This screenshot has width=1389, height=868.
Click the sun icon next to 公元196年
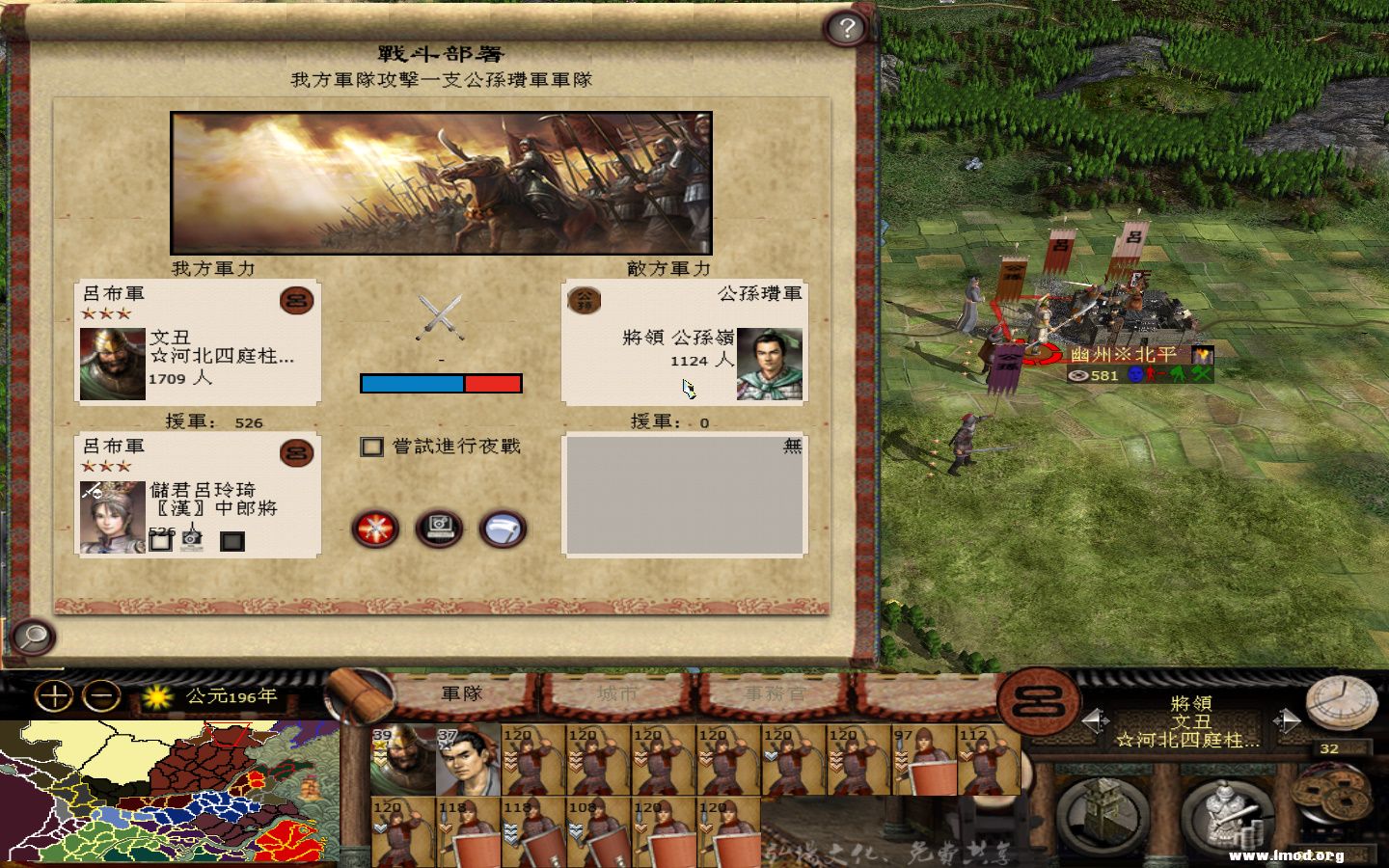[155, 696]
